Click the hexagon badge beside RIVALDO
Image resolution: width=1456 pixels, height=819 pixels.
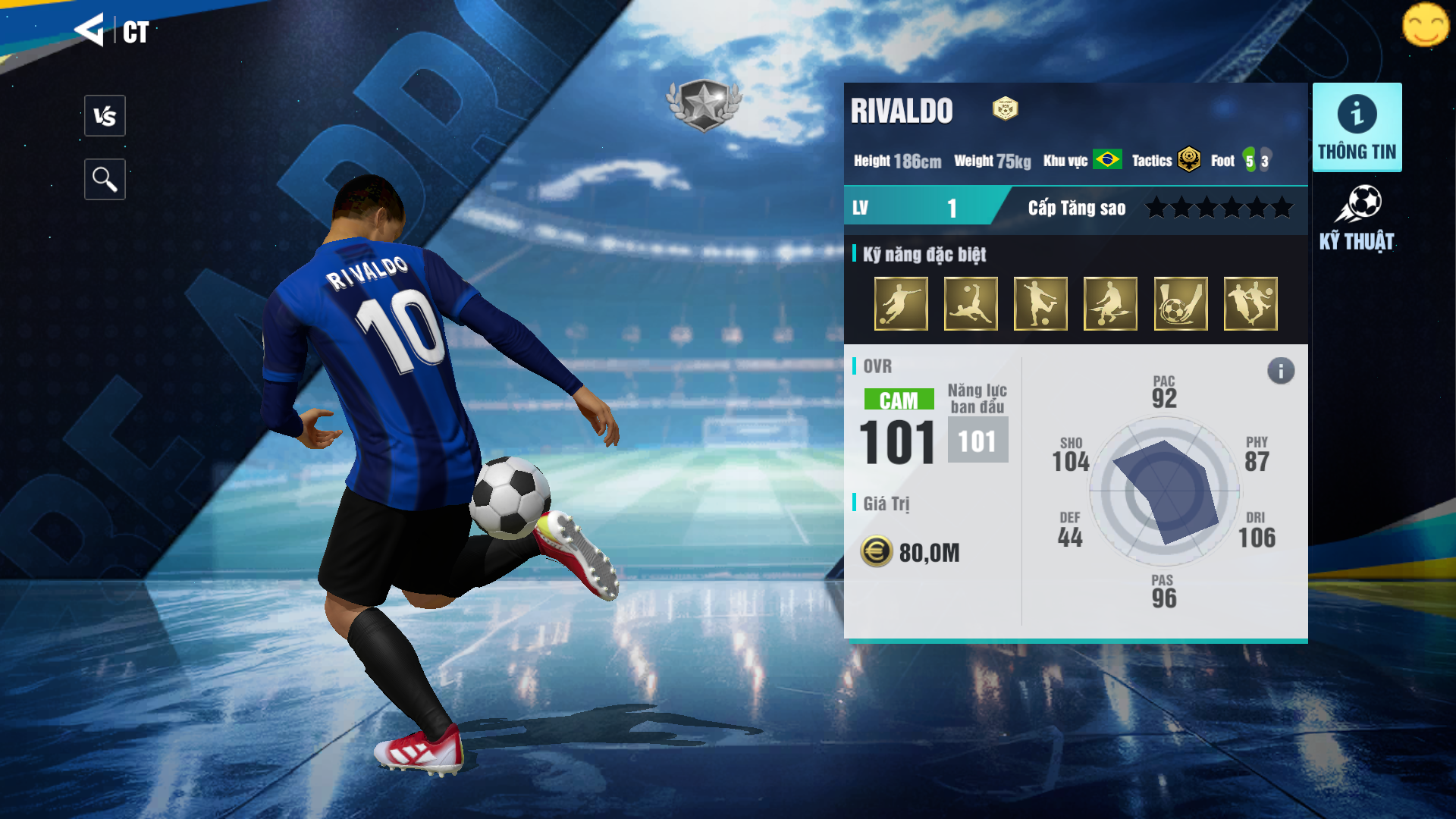tap(1005, 109)
